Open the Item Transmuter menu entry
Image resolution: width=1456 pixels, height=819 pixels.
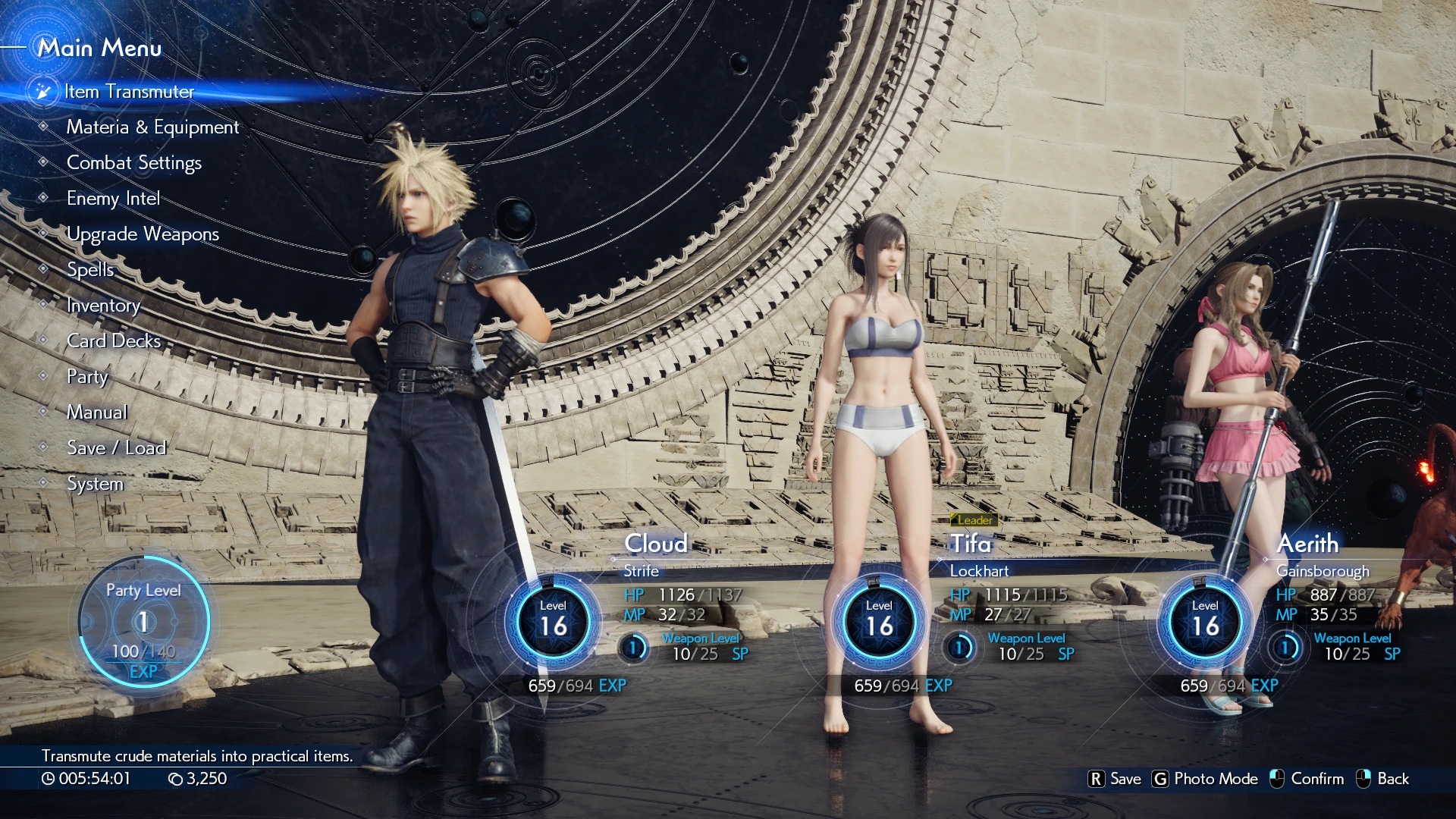click(x=129, y=92)
